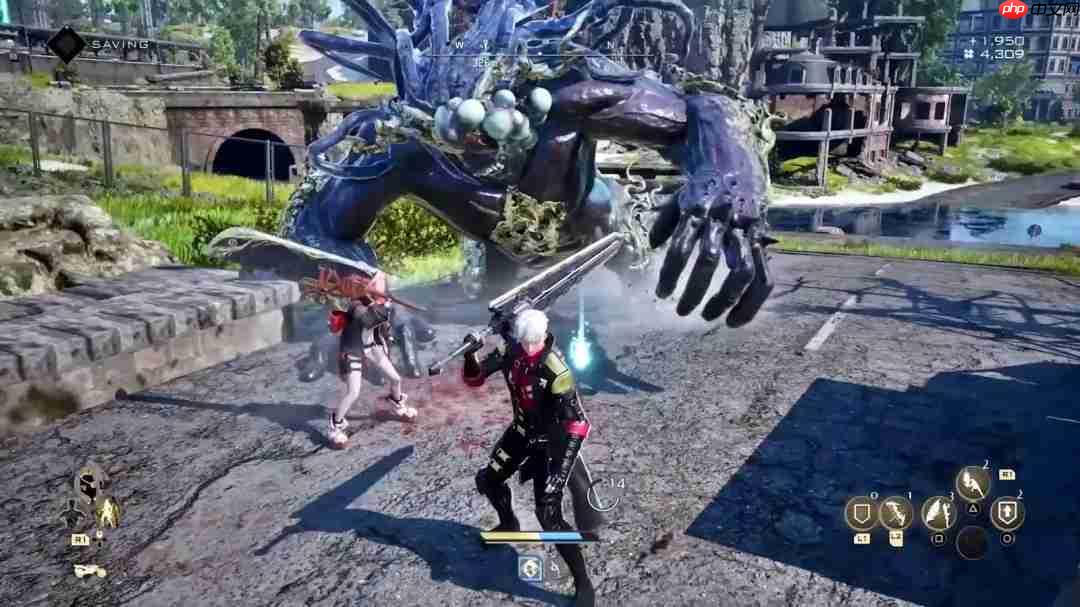The width and height of the screenshot is (1080, 607).
Task: Click the square item icon under health bar
Action: [x=530, y=568]
